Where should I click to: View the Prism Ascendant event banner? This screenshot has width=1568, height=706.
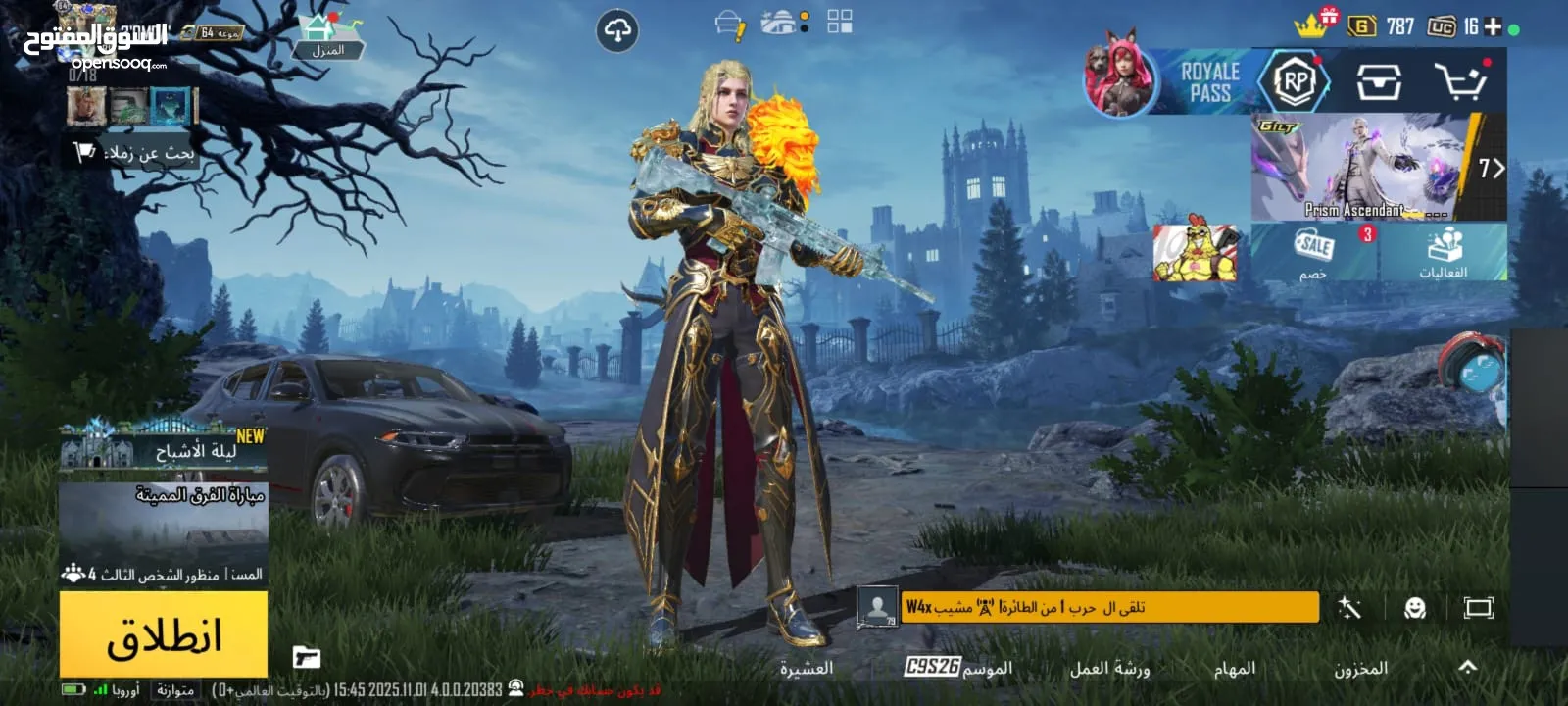click(x=1363, y=168)
